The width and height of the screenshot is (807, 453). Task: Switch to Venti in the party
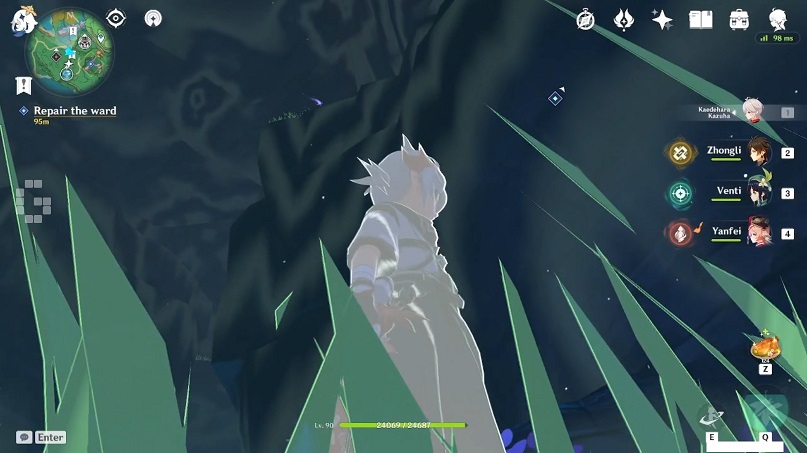tap(758, 192)
